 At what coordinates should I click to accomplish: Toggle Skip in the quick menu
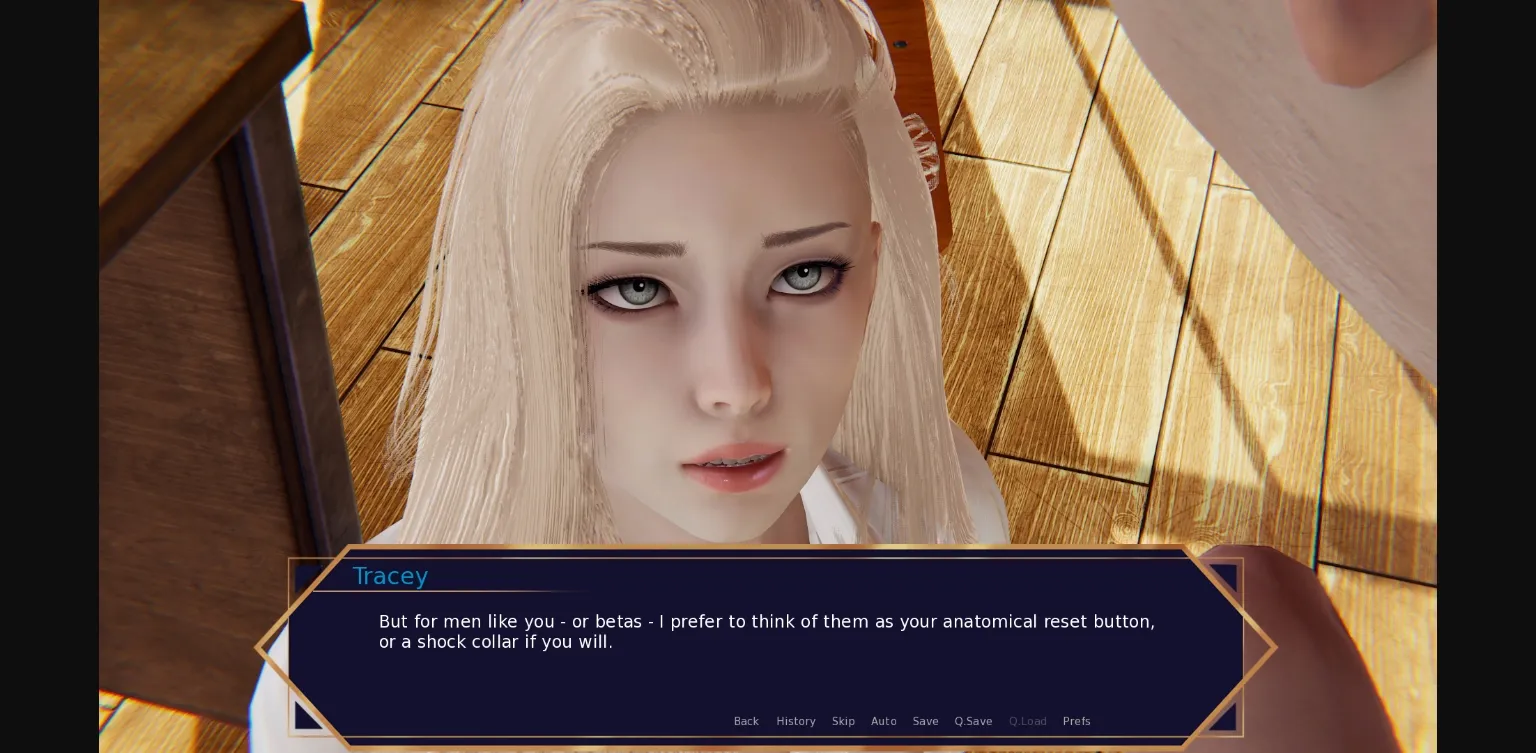point(843,721)
